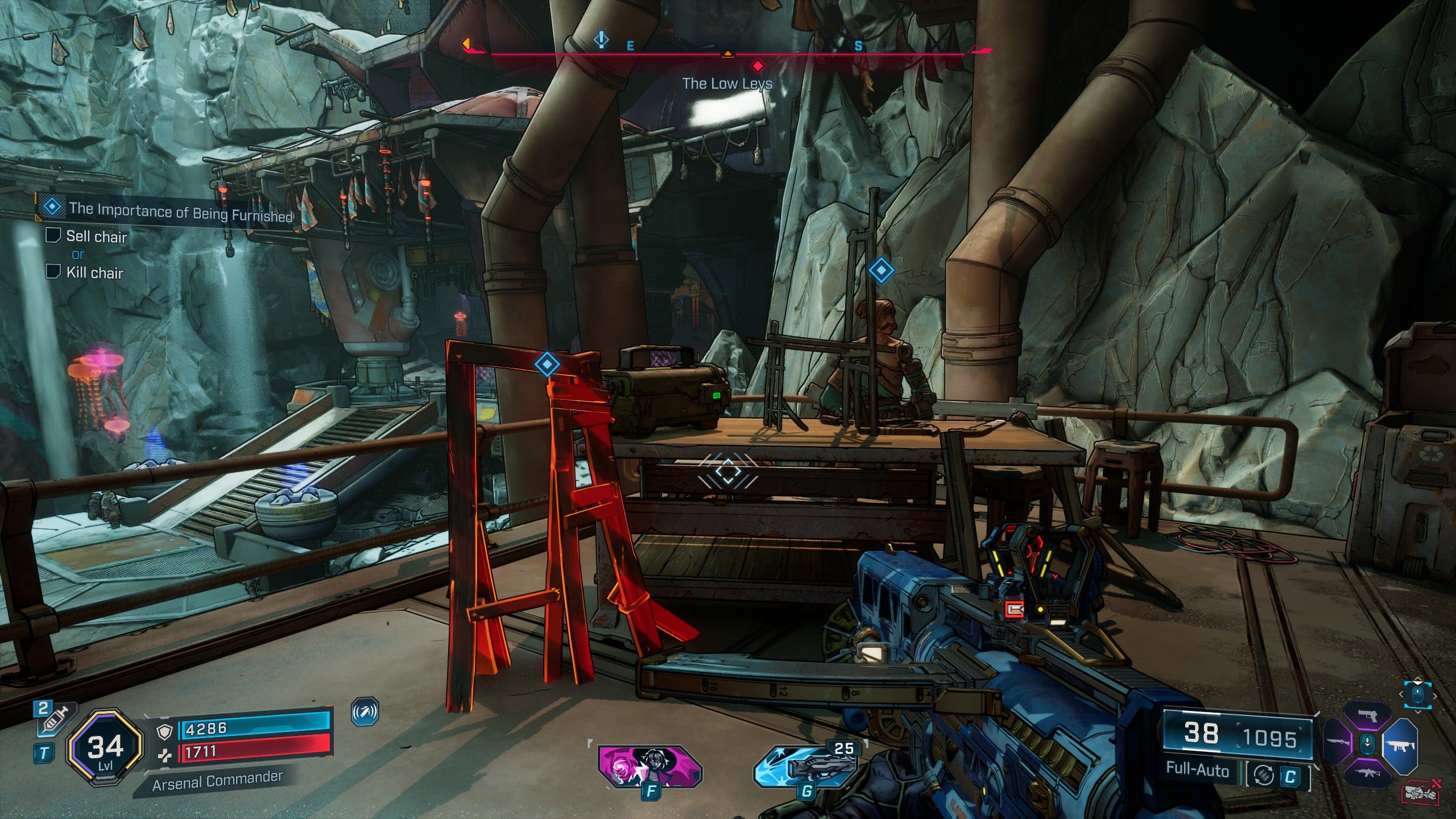Click the blue bullet status buff icon

365,712
